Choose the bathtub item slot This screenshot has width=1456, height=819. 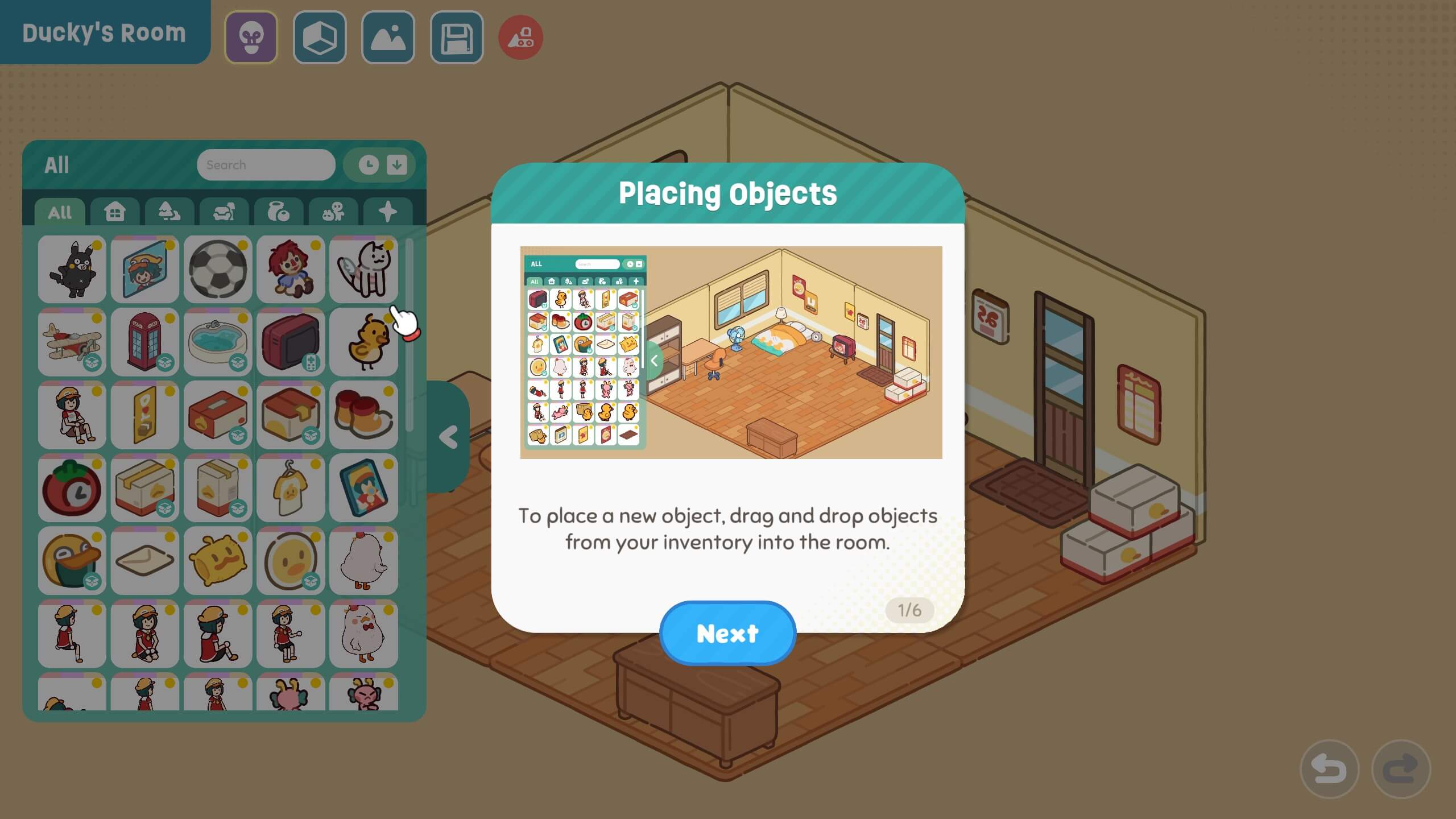(218, 342)
